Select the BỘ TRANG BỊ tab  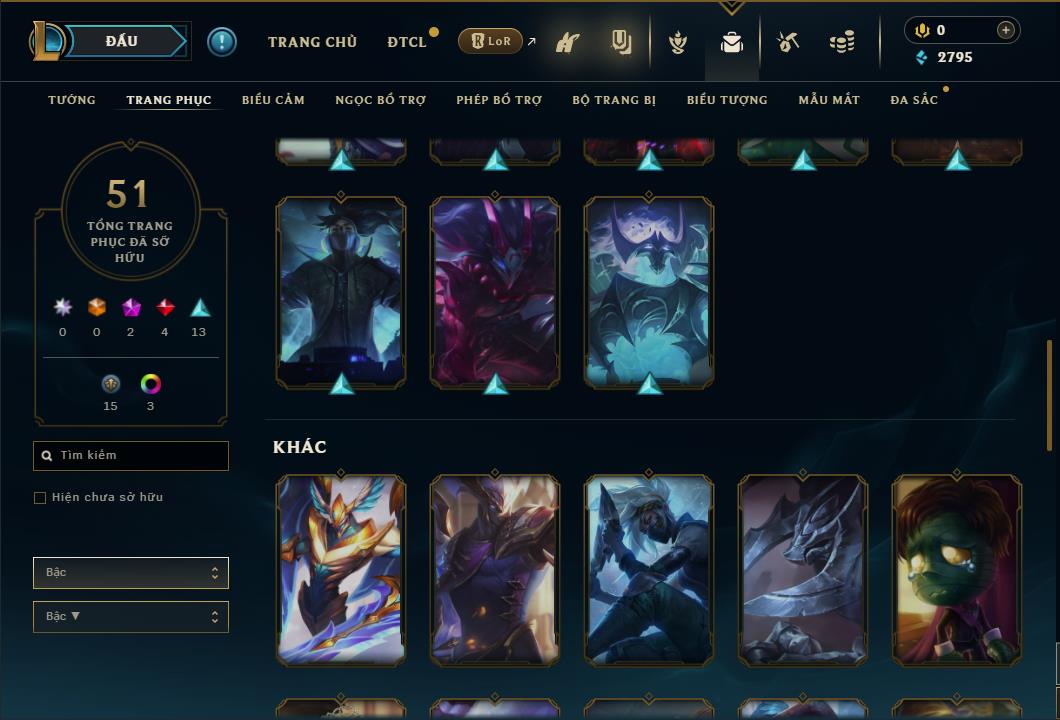614,100
